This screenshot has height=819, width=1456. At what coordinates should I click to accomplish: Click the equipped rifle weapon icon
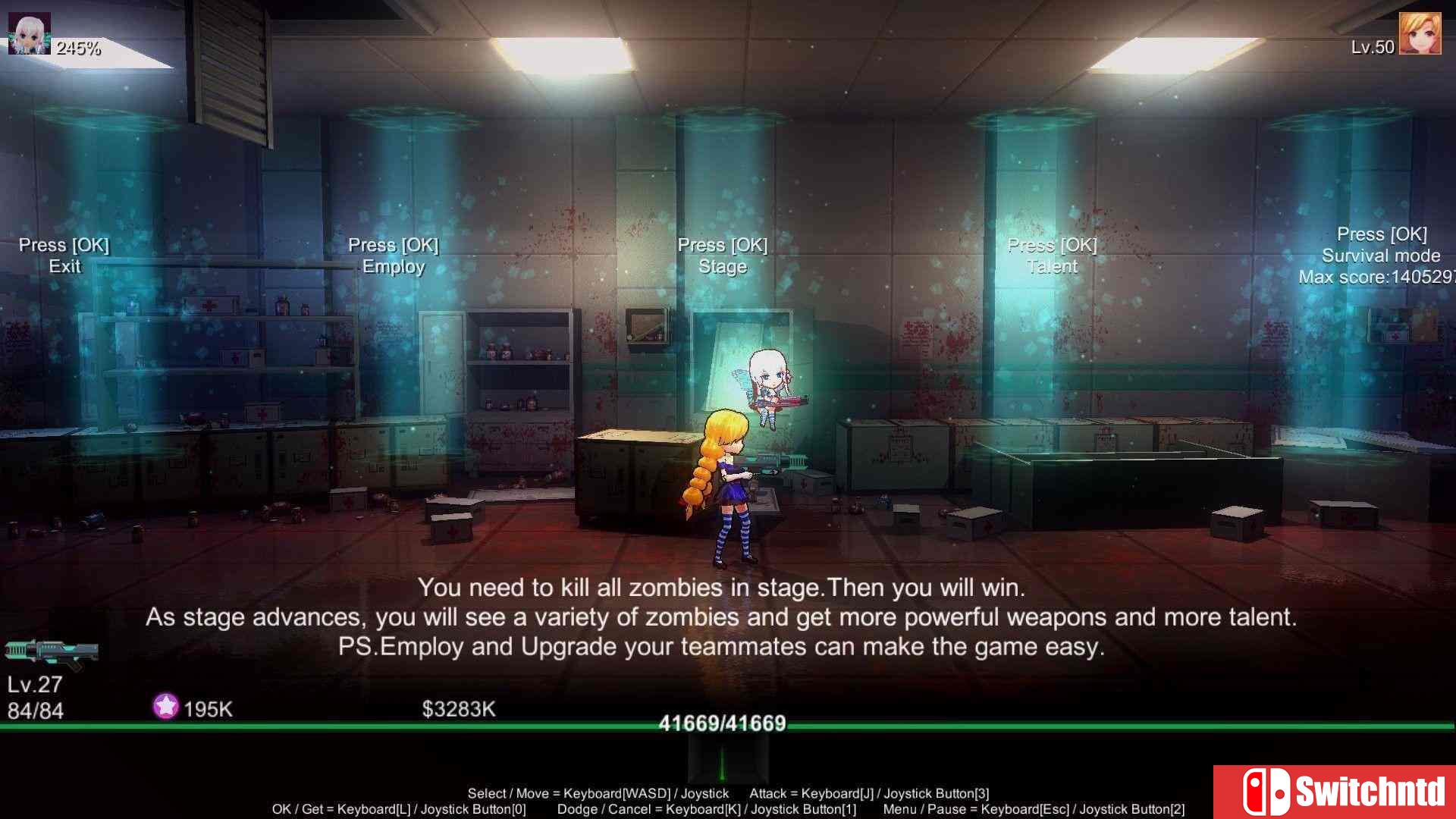(x=52, y=653)
